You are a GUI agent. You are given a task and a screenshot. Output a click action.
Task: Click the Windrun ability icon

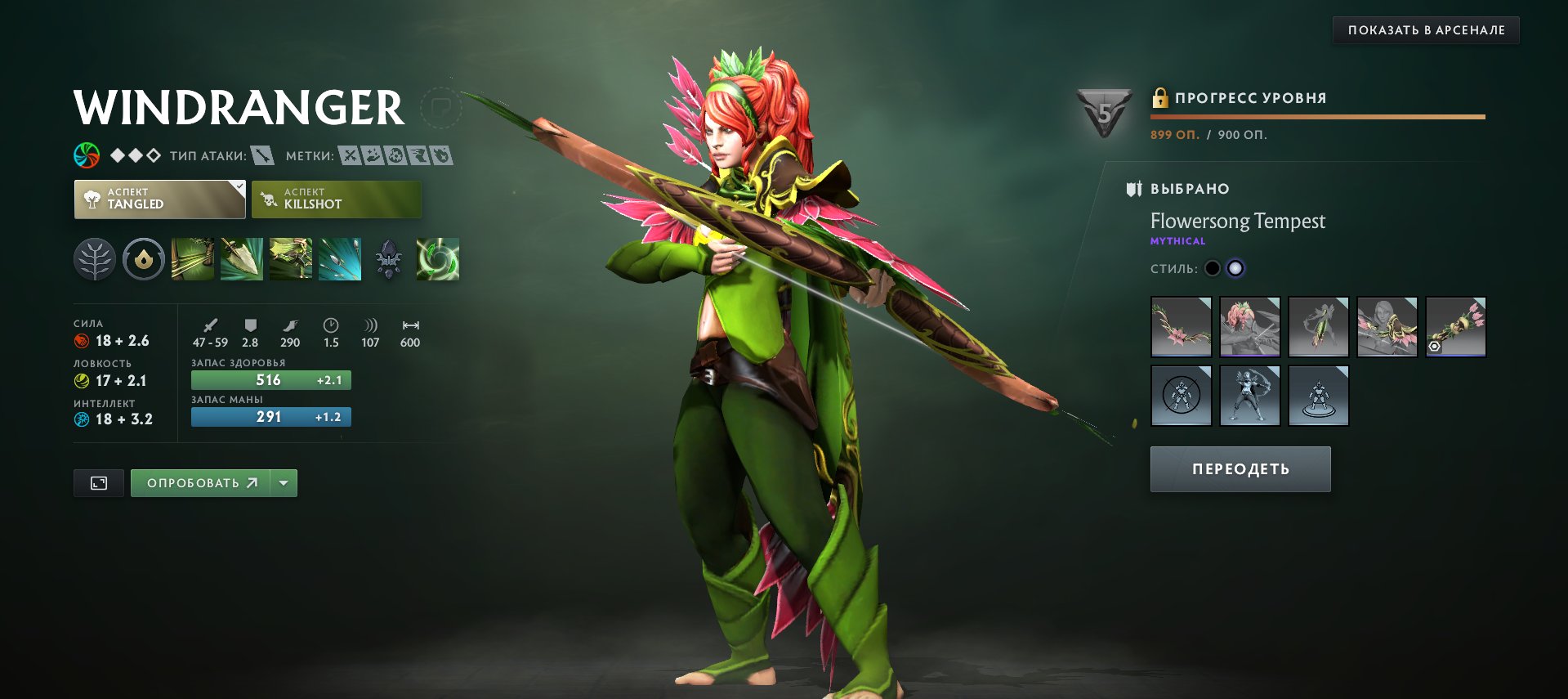(x=291, y=260)
